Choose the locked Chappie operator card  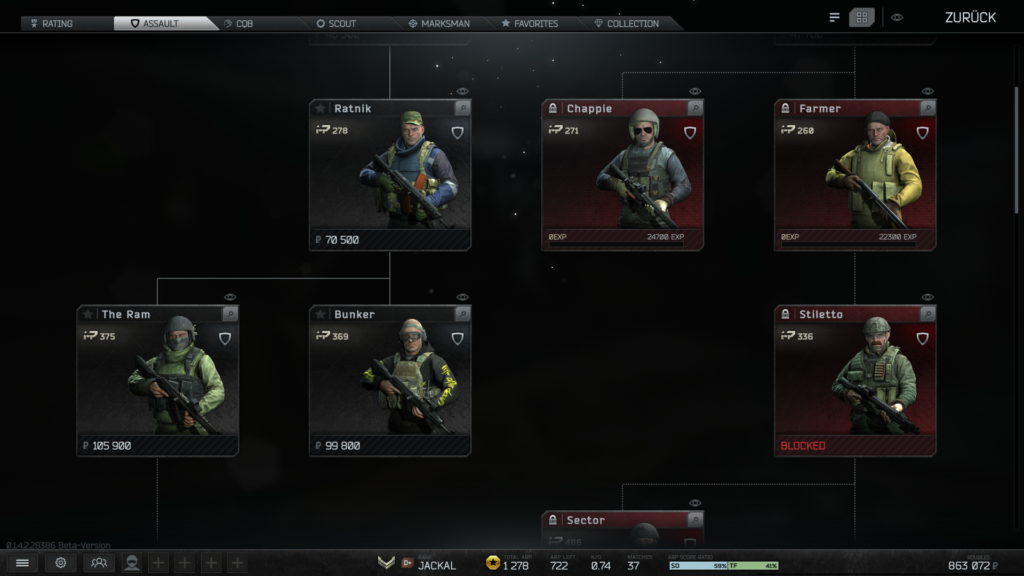coord(622,175)
